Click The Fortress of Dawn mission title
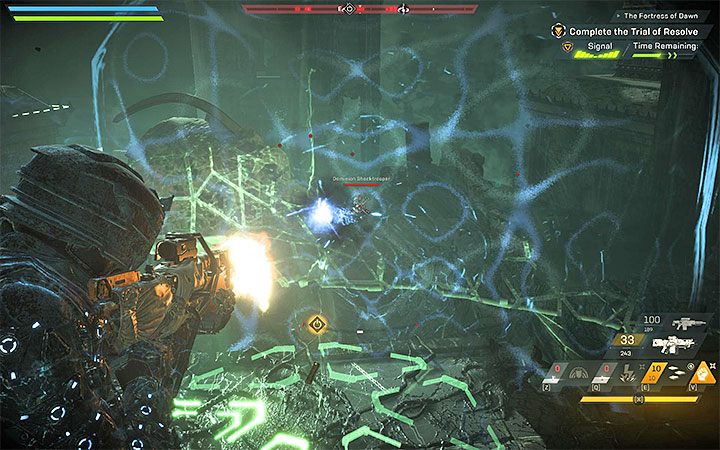Viewport: 720px width, 450px height. click(665, 15)
